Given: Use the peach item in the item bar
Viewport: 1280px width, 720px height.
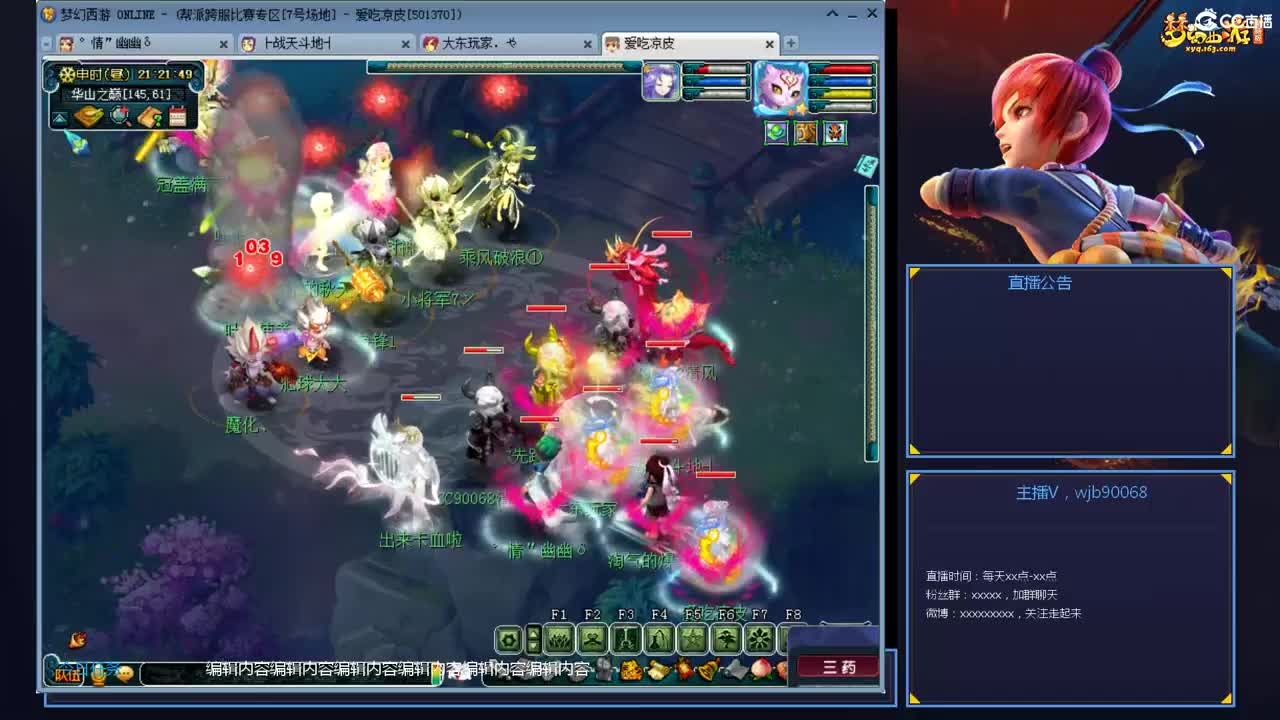Looking at the screenshot, I should click(x=760, y=670).
